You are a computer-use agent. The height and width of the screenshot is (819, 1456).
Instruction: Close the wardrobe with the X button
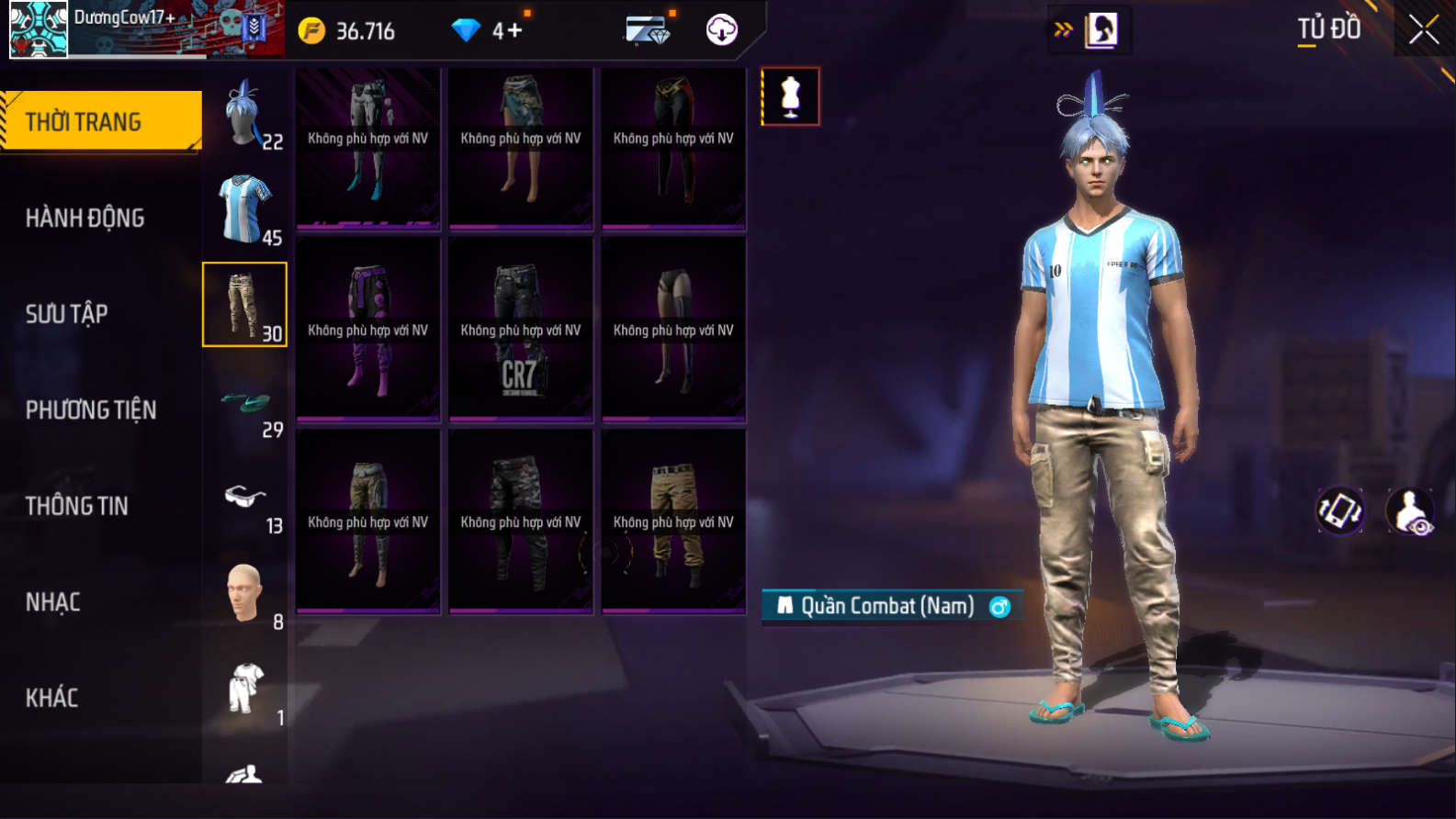tap(1424, 30)
